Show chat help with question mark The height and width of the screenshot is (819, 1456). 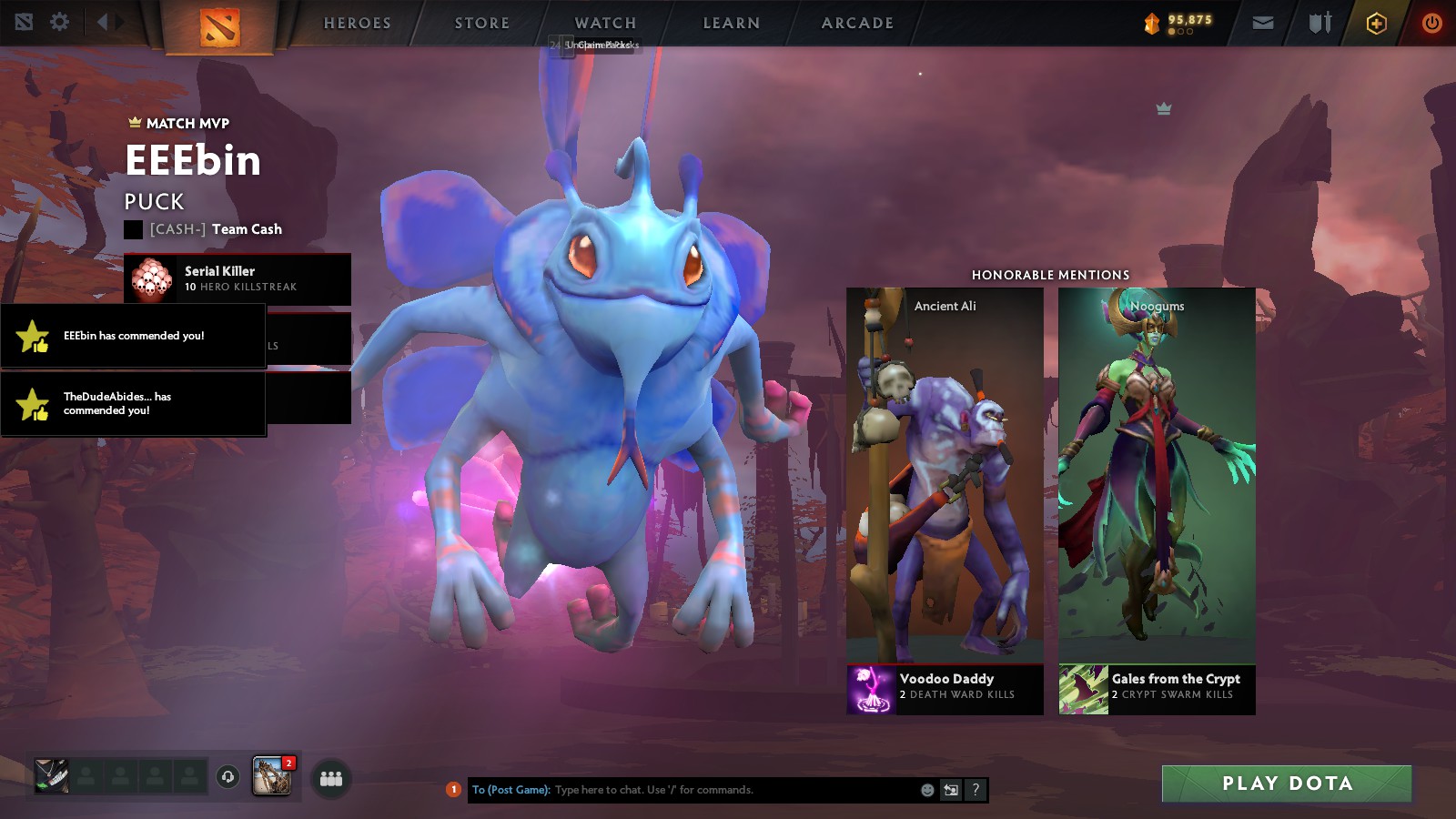976,790
